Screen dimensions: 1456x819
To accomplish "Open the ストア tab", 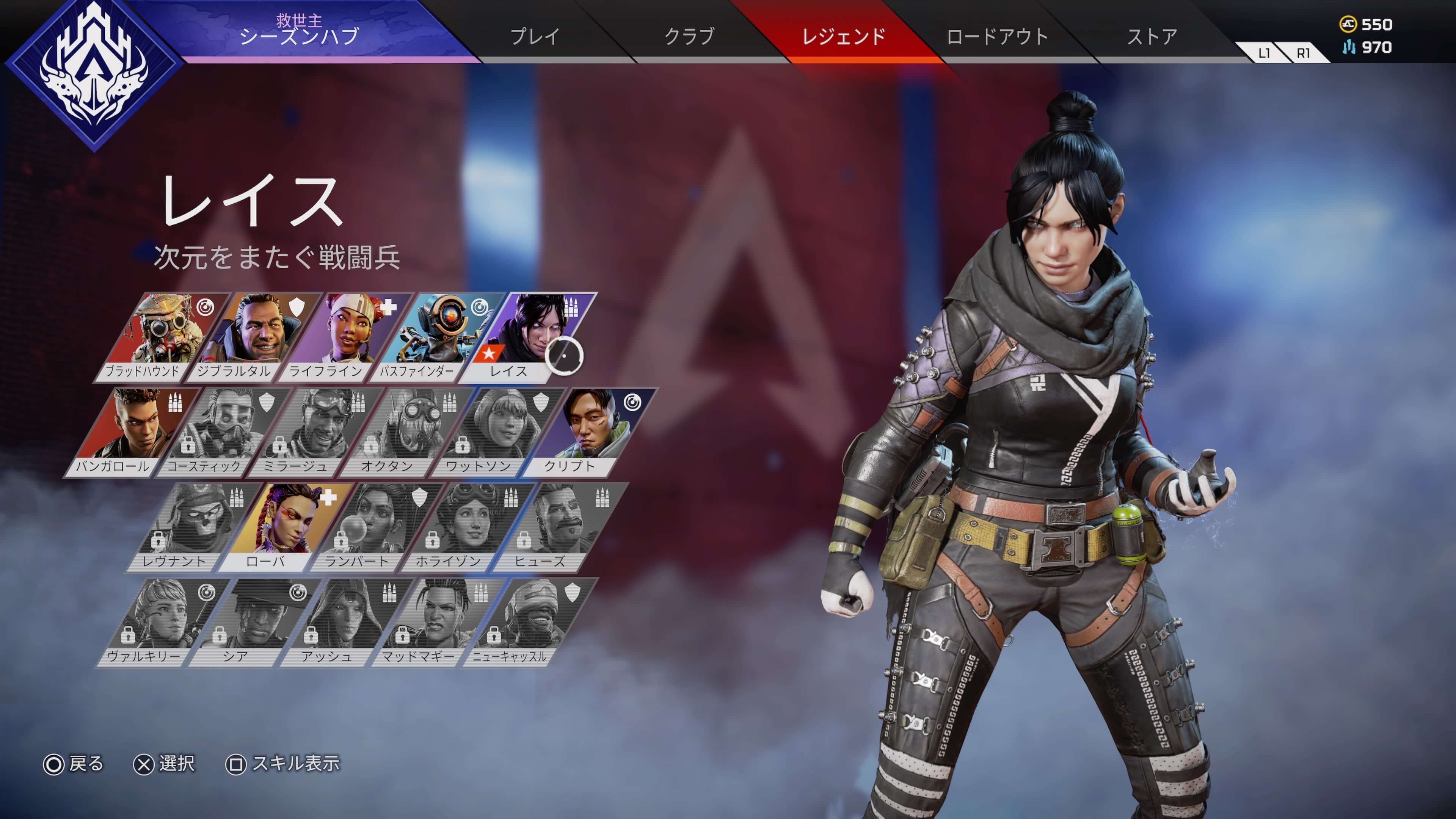I will 1153,37.
